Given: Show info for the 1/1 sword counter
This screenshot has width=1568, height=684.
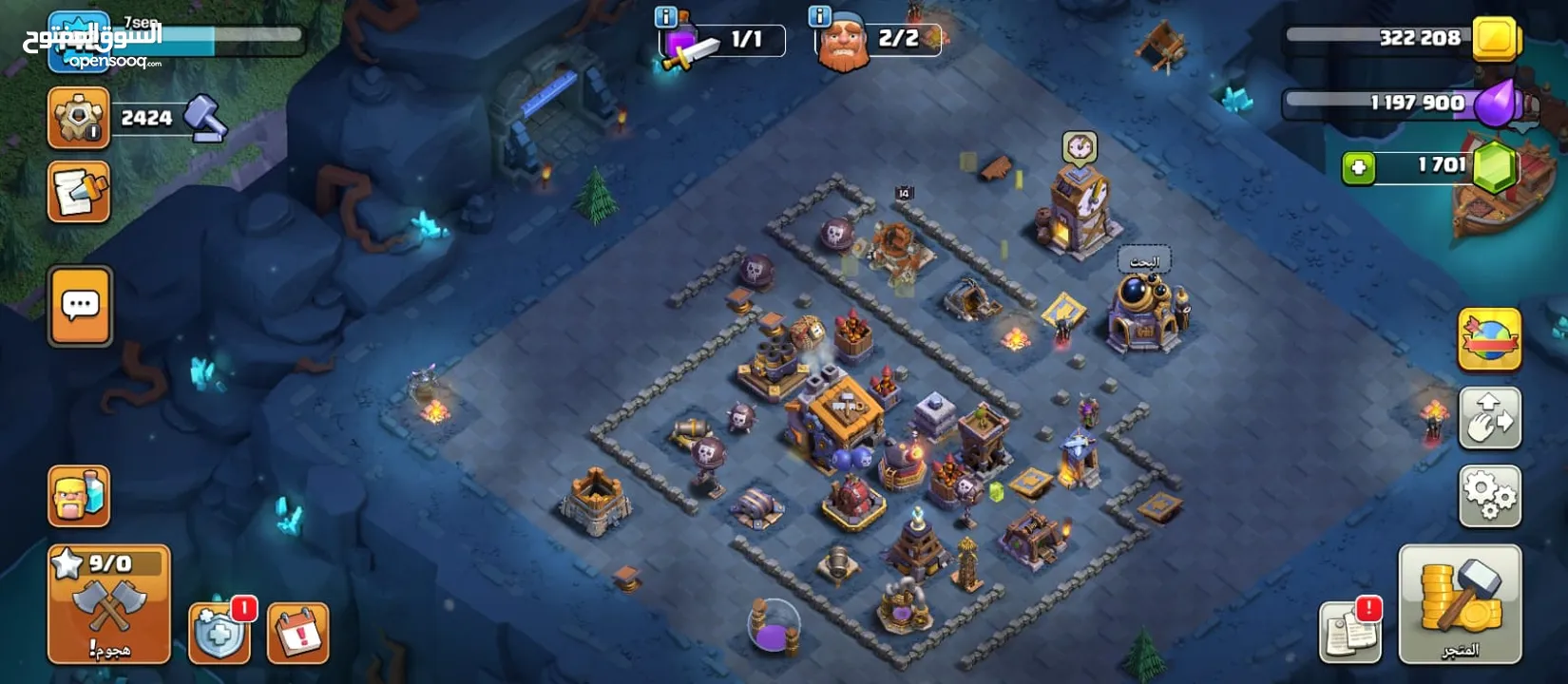Looking at the screenshot, I should tap(666, 17).
